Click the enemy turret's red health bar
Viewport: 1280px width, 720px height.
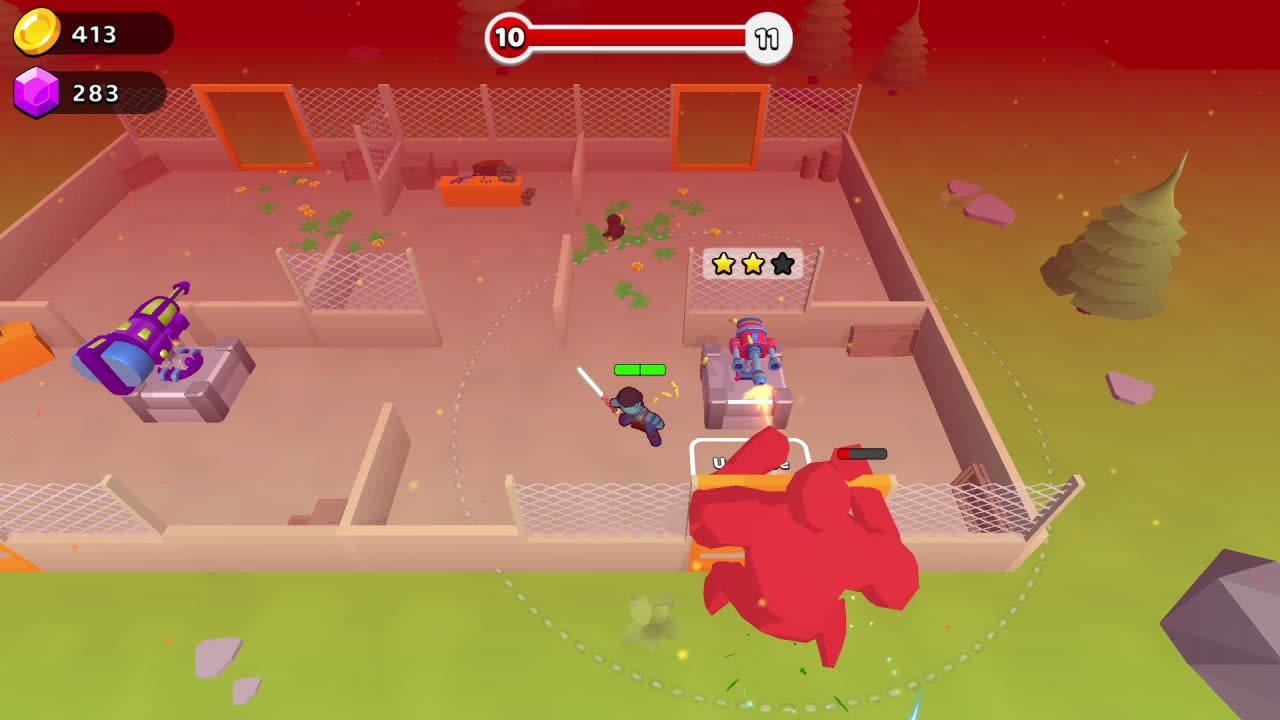(x=862, y=453)
